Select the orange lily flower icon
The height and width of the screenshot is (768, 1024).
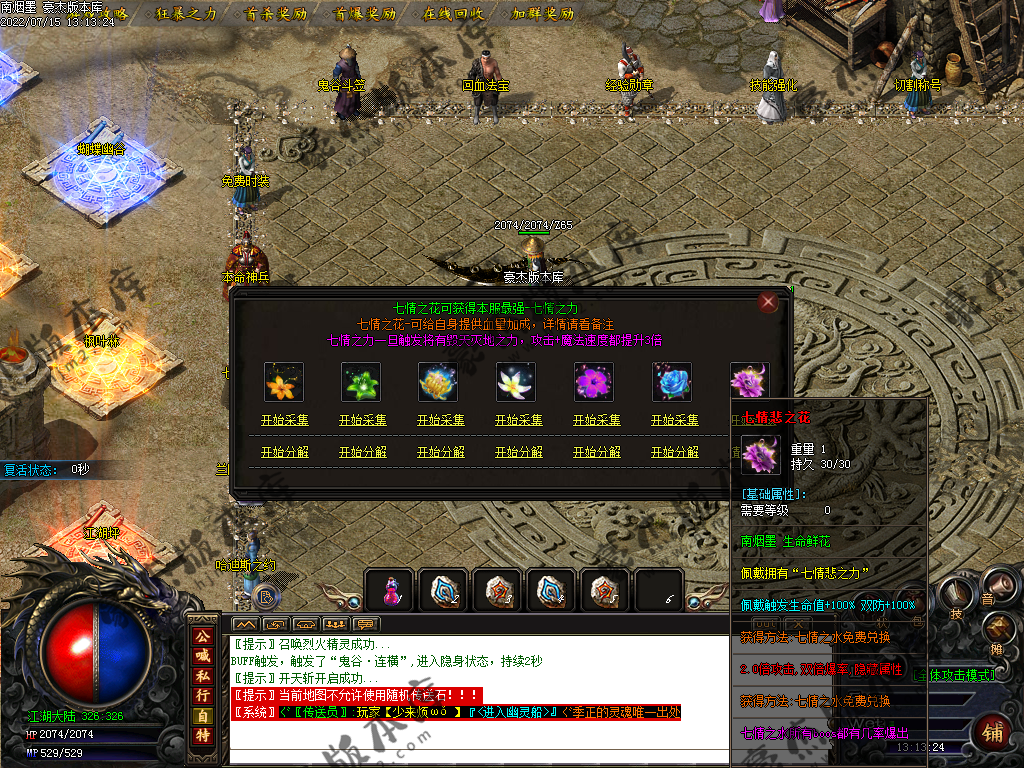(284, 382)
